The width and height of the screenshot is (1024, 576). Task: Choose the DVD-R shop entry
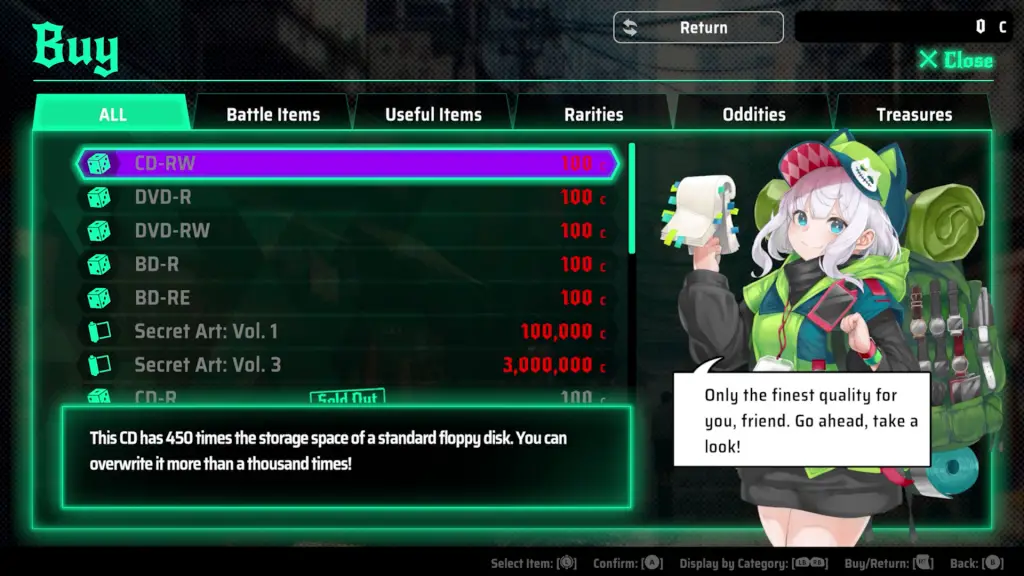pos(347,197)
